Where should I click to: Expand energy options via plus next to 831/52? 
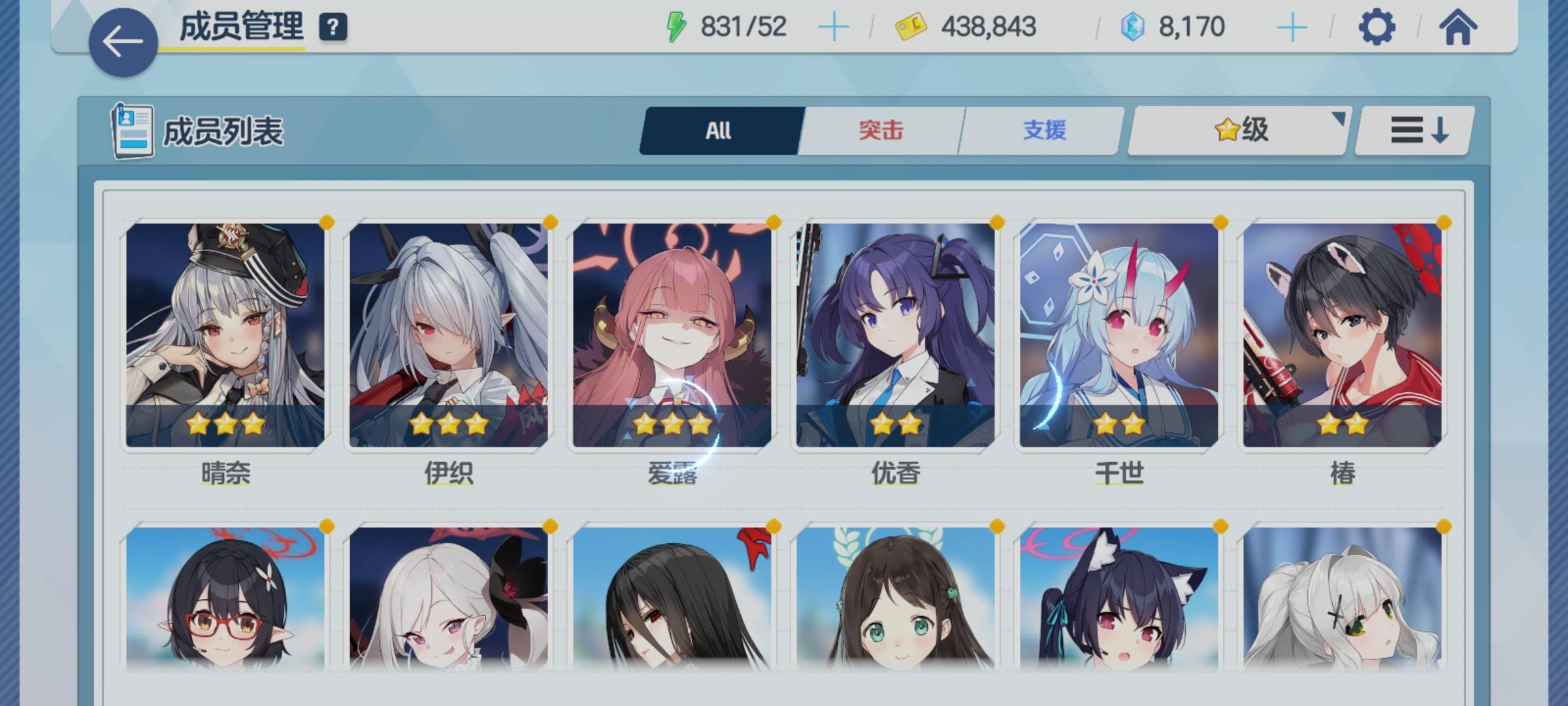tap(835, 26)
